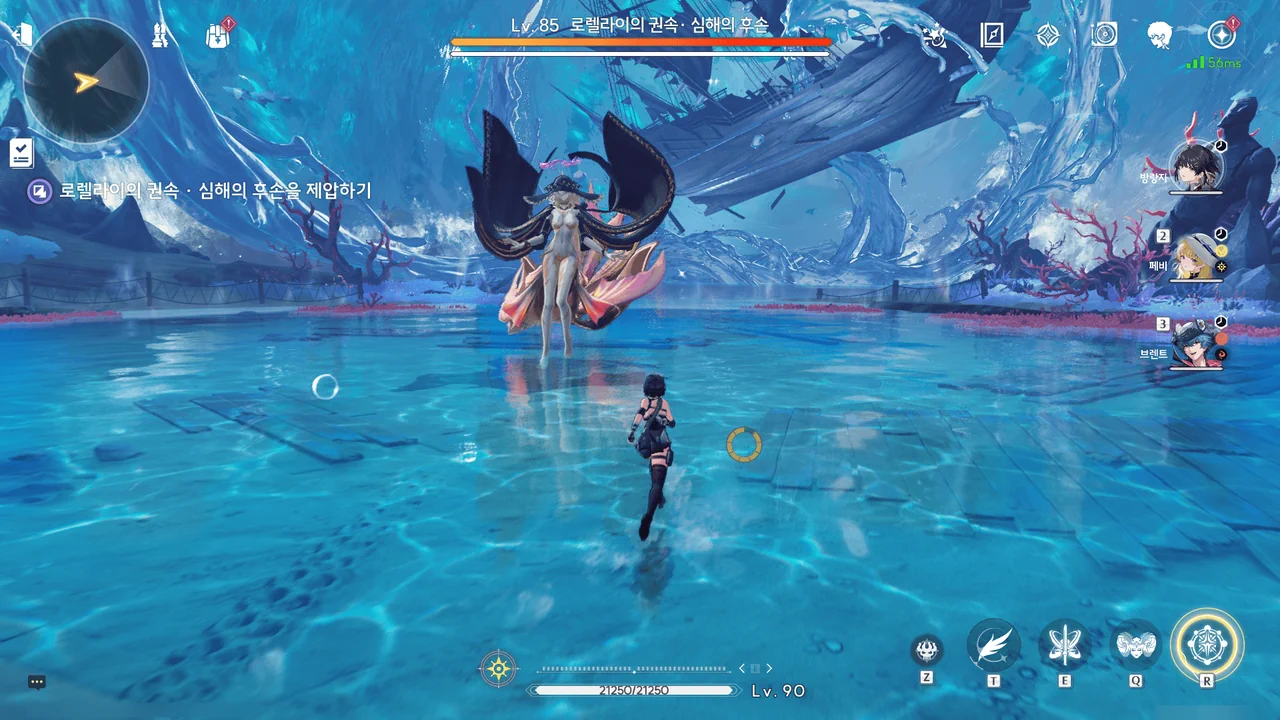Activate the ram-horned echo skill

[x=1135, y=645]
